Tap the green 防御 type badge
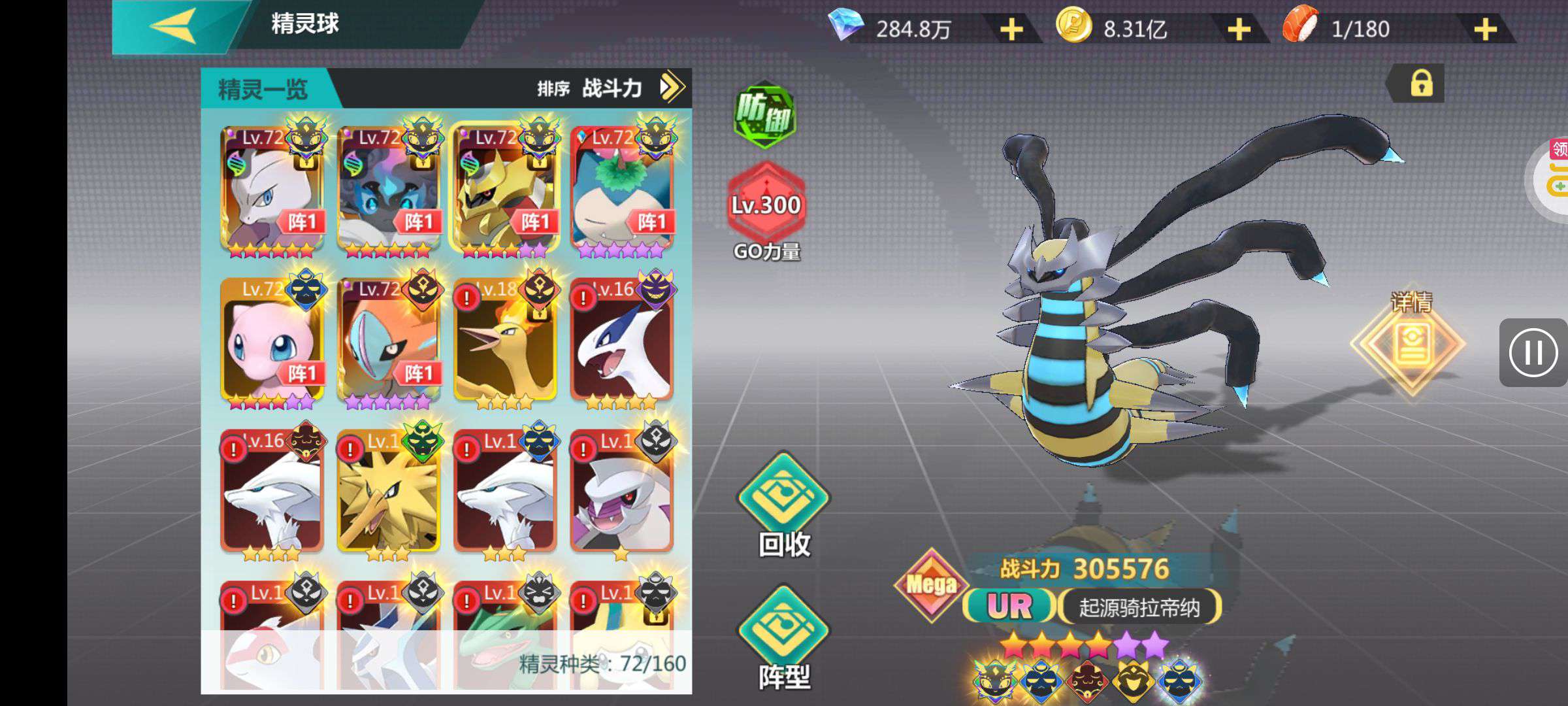This screenshot has height=706, width=1568. click(764, 115)
